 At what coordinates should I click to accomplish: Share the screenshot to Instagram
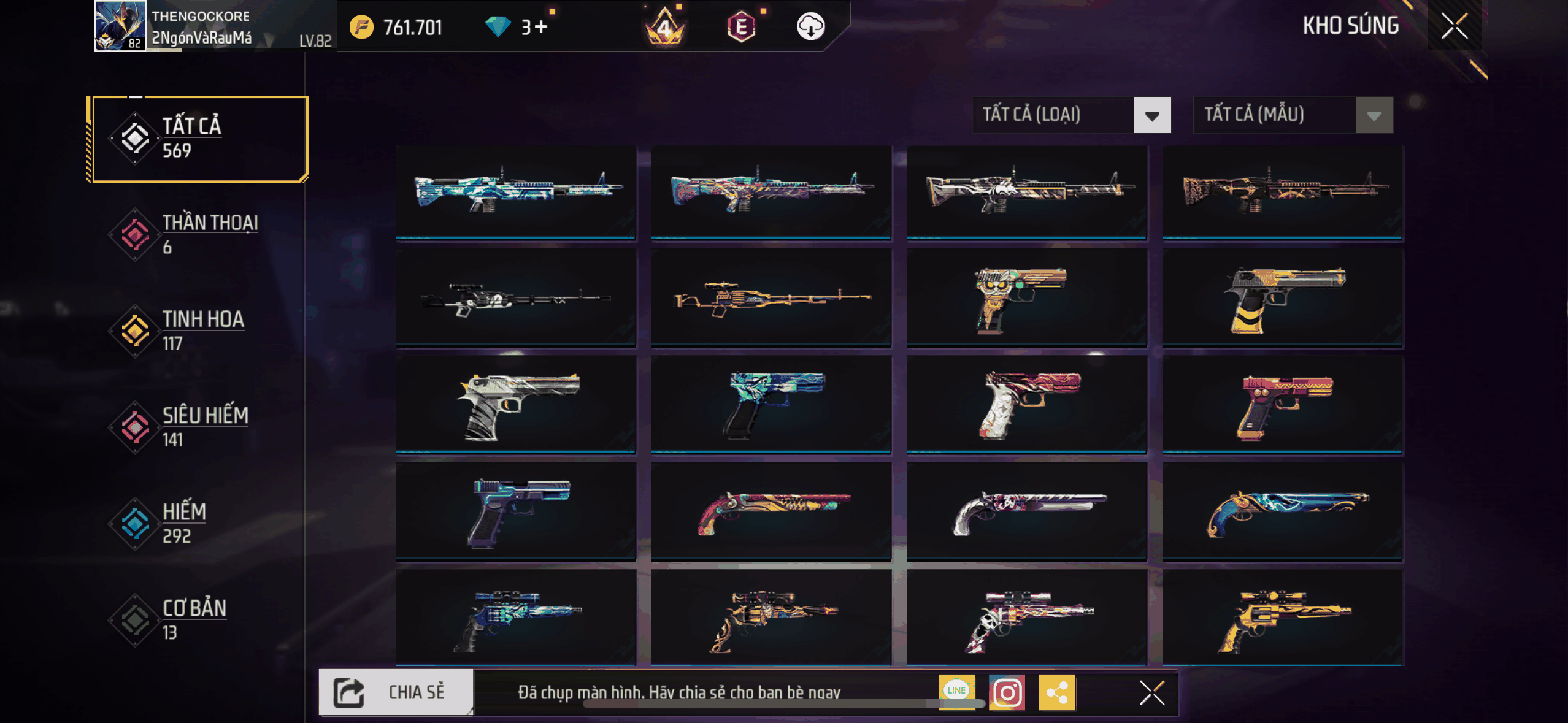pyautogui.click(x=1007, y=692)
